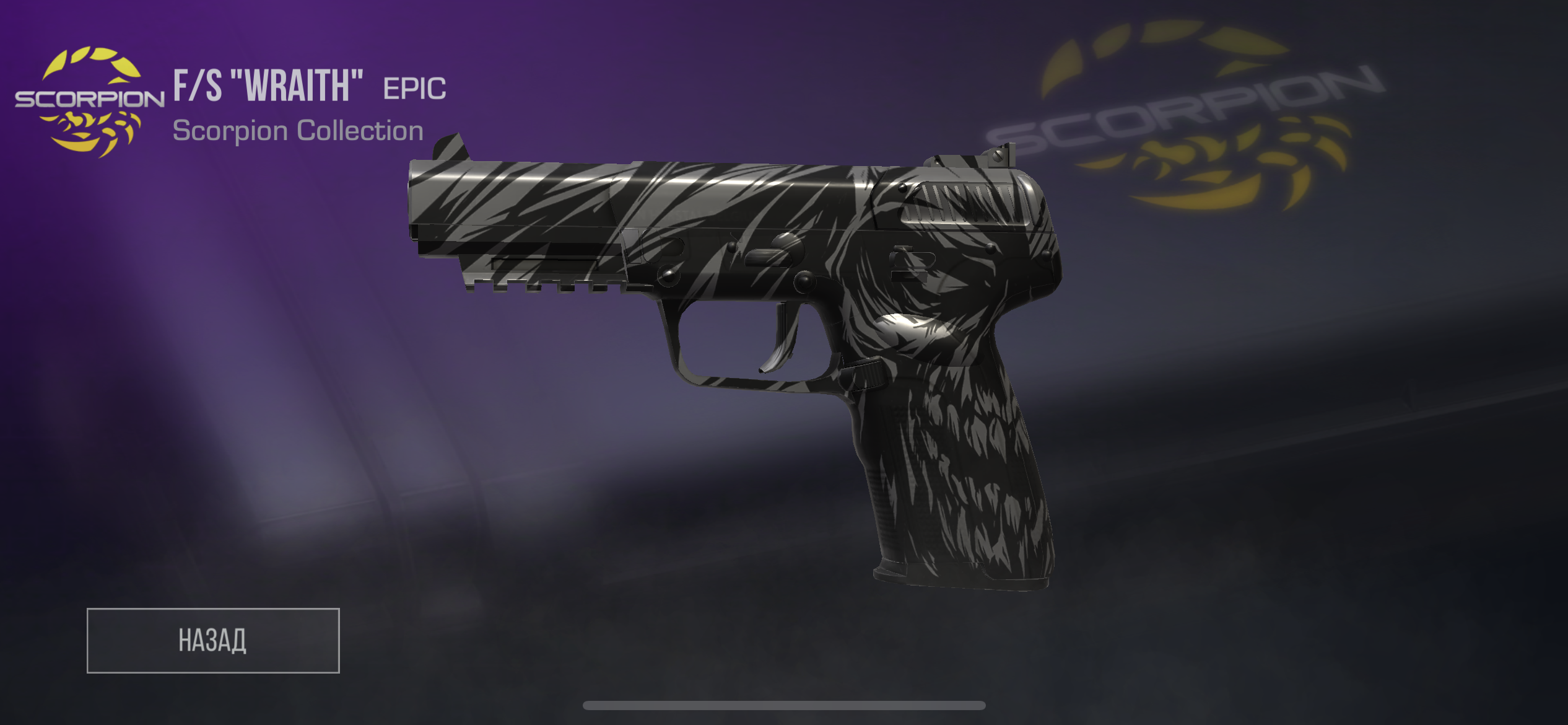Go back with the НАЗАД button
Image resolution: width=1568 pixels, height=725 pixels.
(213, 640)
